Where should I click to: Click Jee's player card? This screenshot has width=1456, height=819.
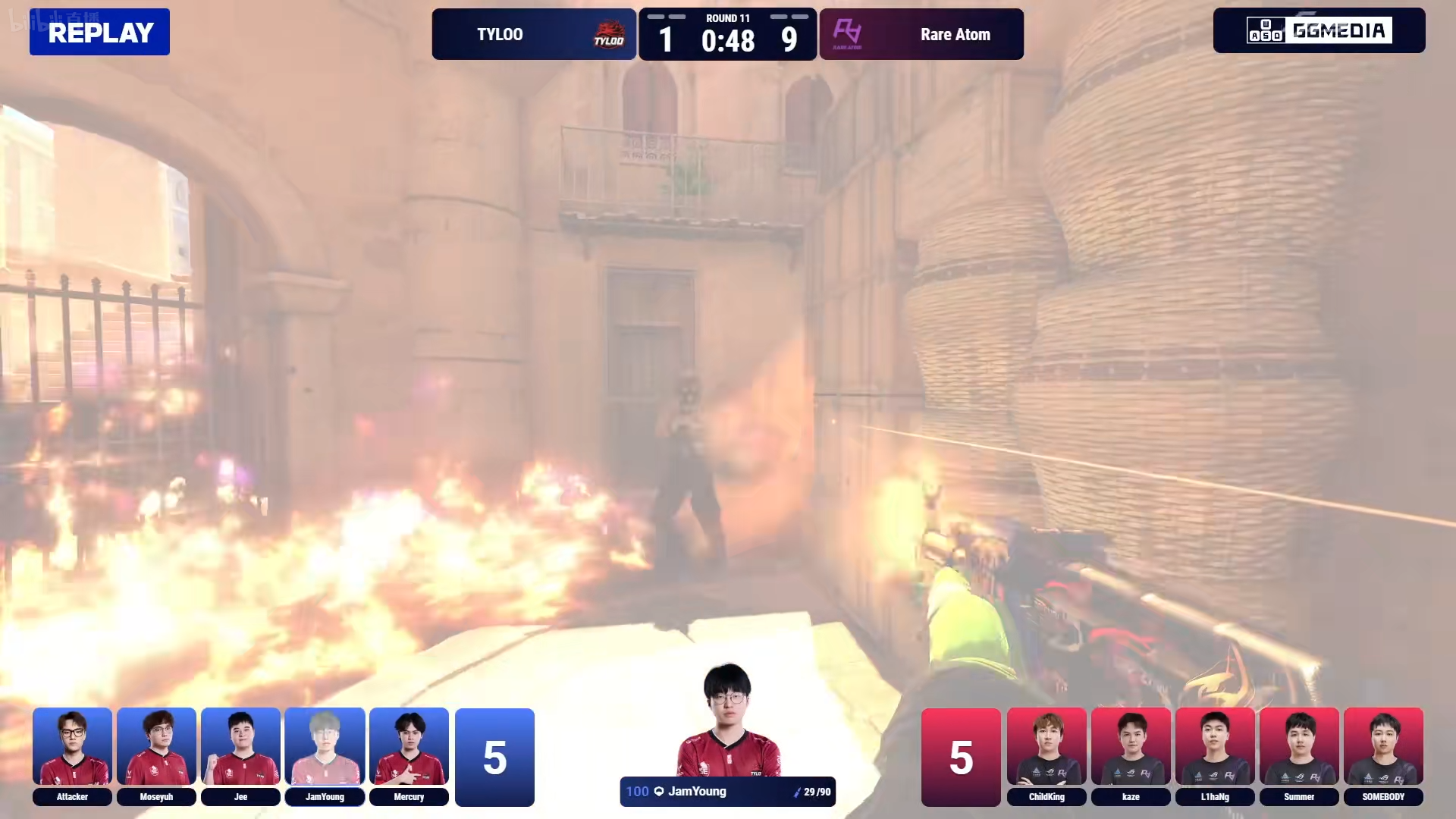coord(240,755)
